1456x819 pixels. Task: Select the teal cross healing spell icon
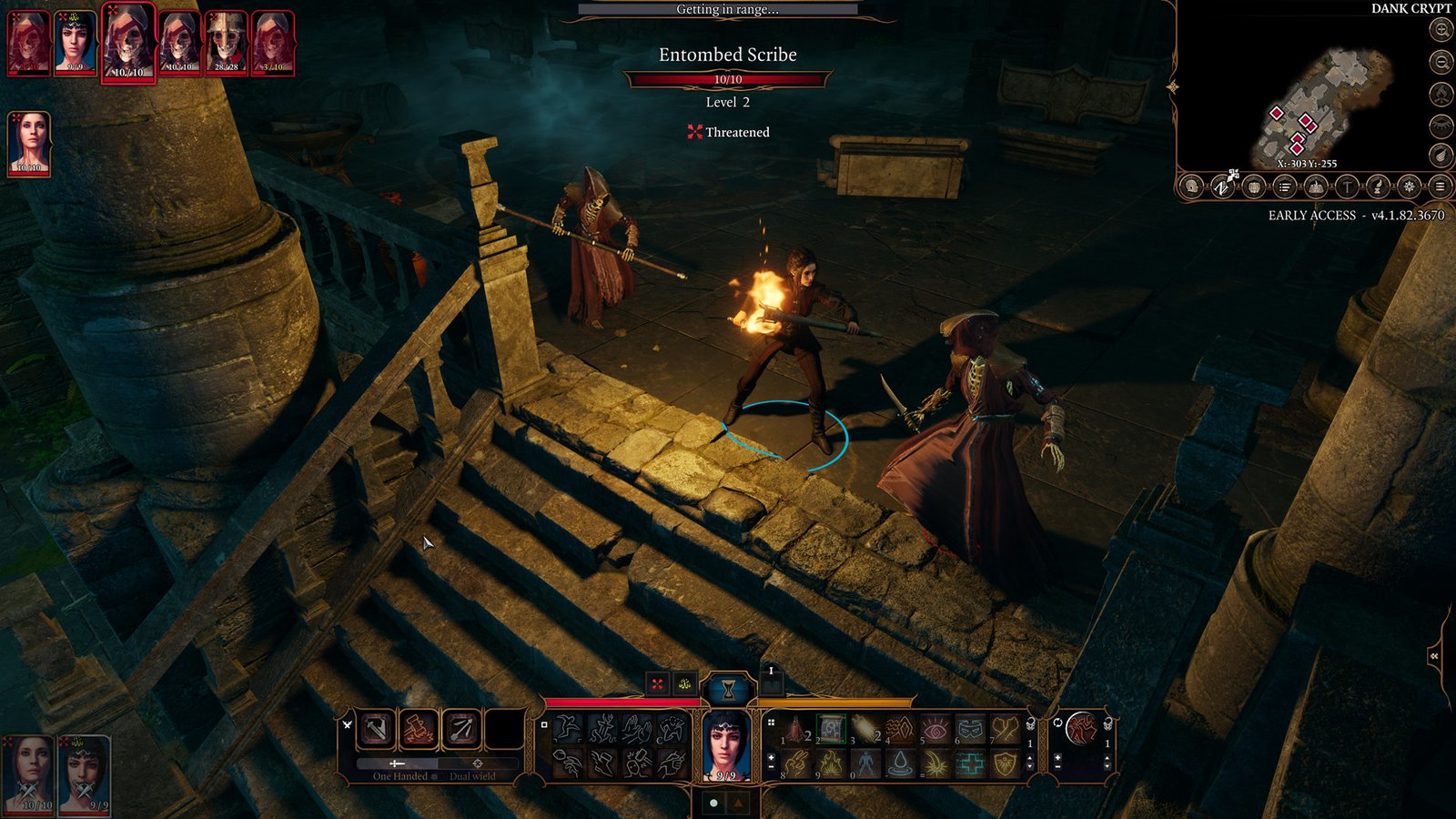point(972,763)
